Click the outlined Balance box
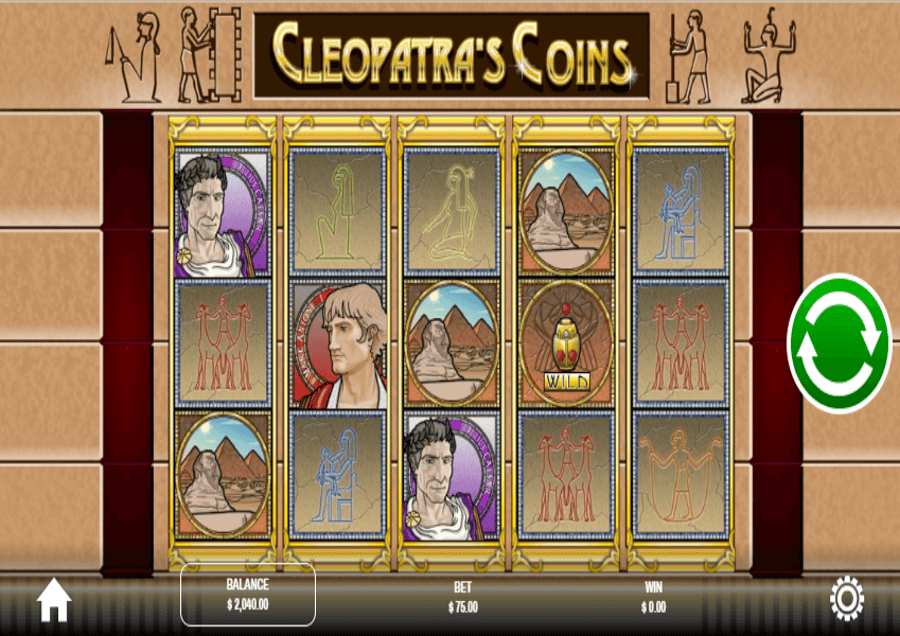This screenshot has height=636, width=900. click(x=248, y=595)
